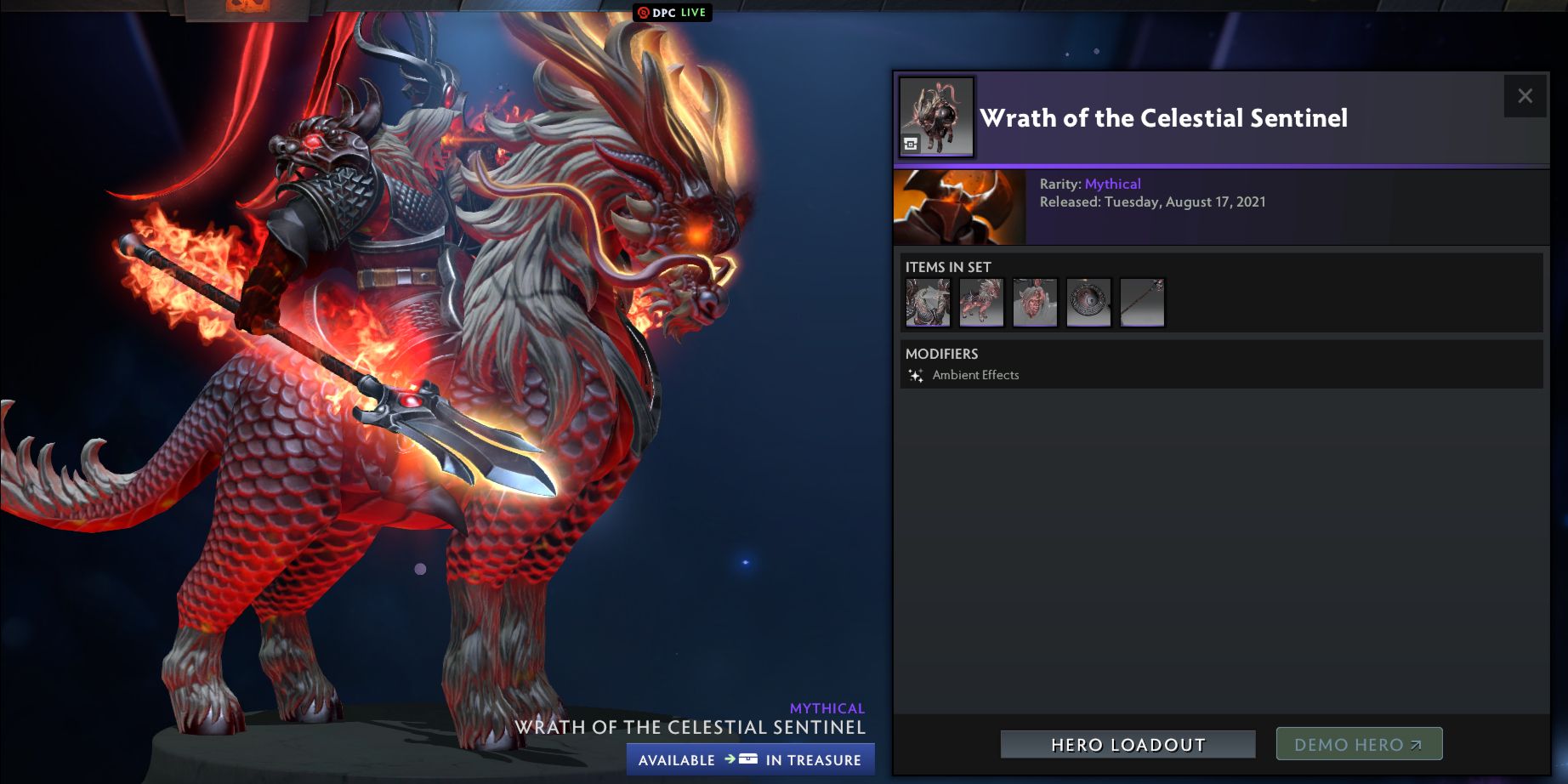The image size is (1568, 784).
Task: Select the spear weapon item in the set
Action: (1142, 302)
